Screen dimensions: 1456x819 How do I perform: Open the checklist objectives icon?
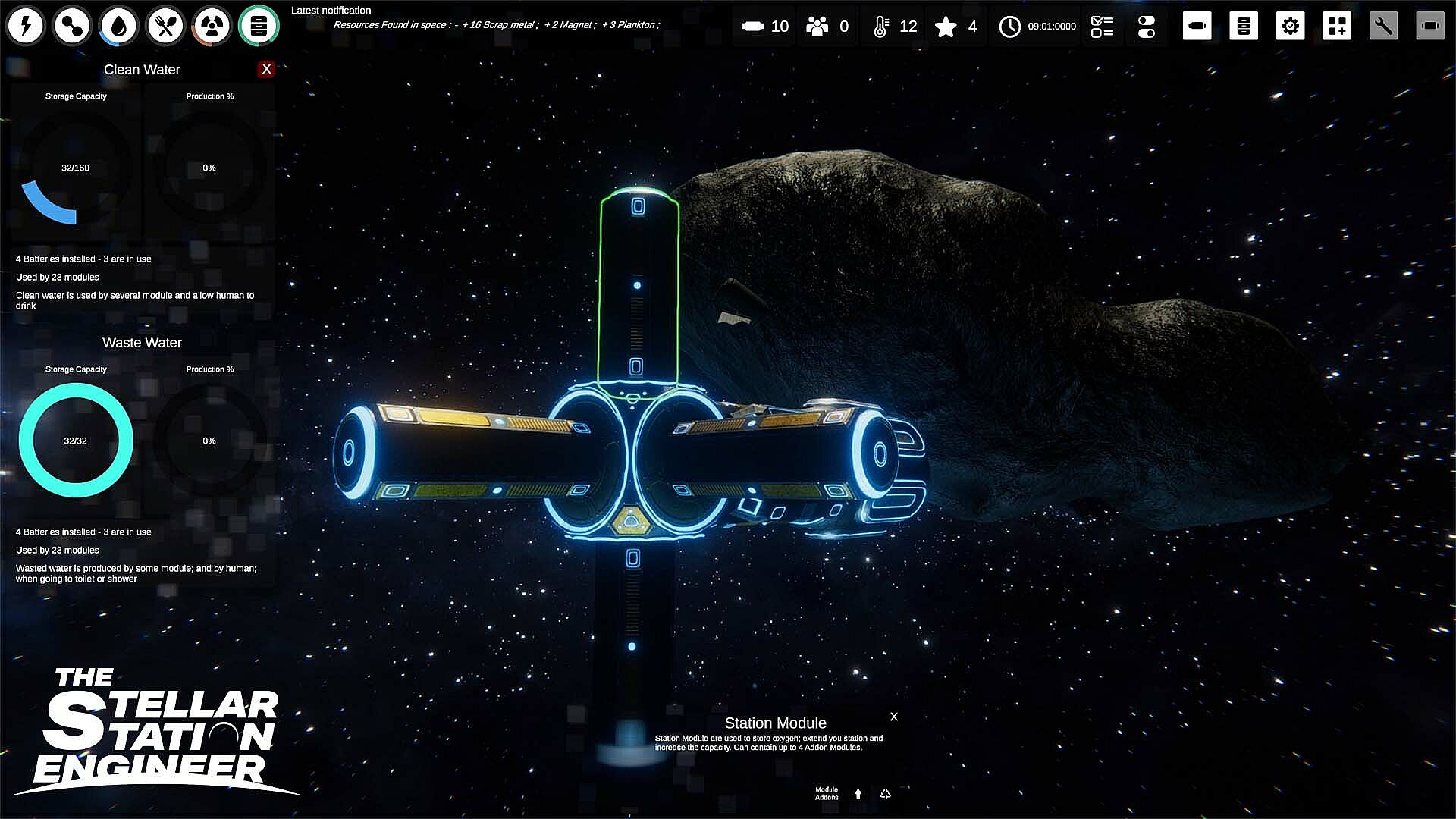[x=1102, y=27]
